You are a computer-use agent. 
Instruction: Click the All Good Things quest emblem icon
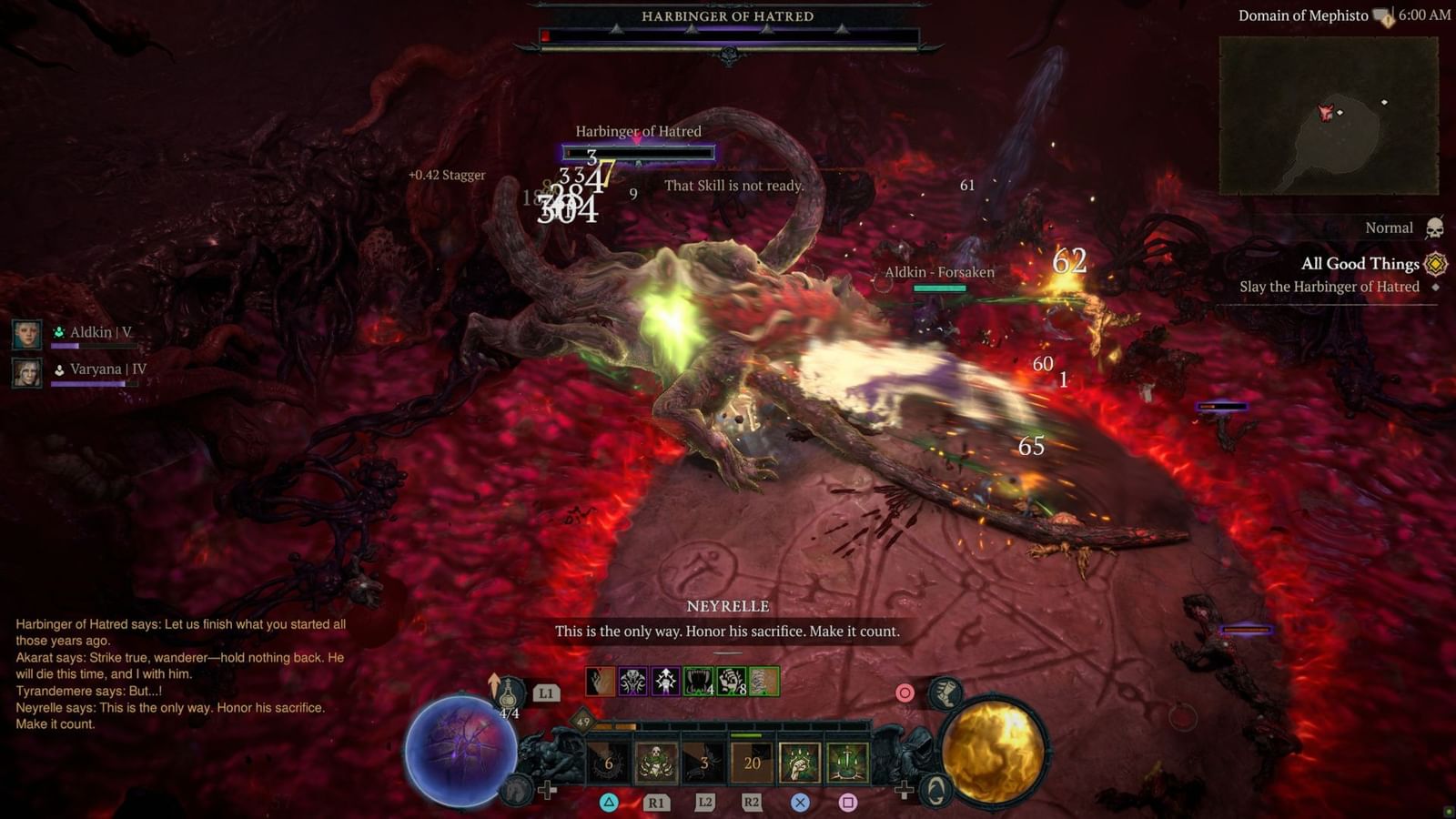[x=1436, y=264]
